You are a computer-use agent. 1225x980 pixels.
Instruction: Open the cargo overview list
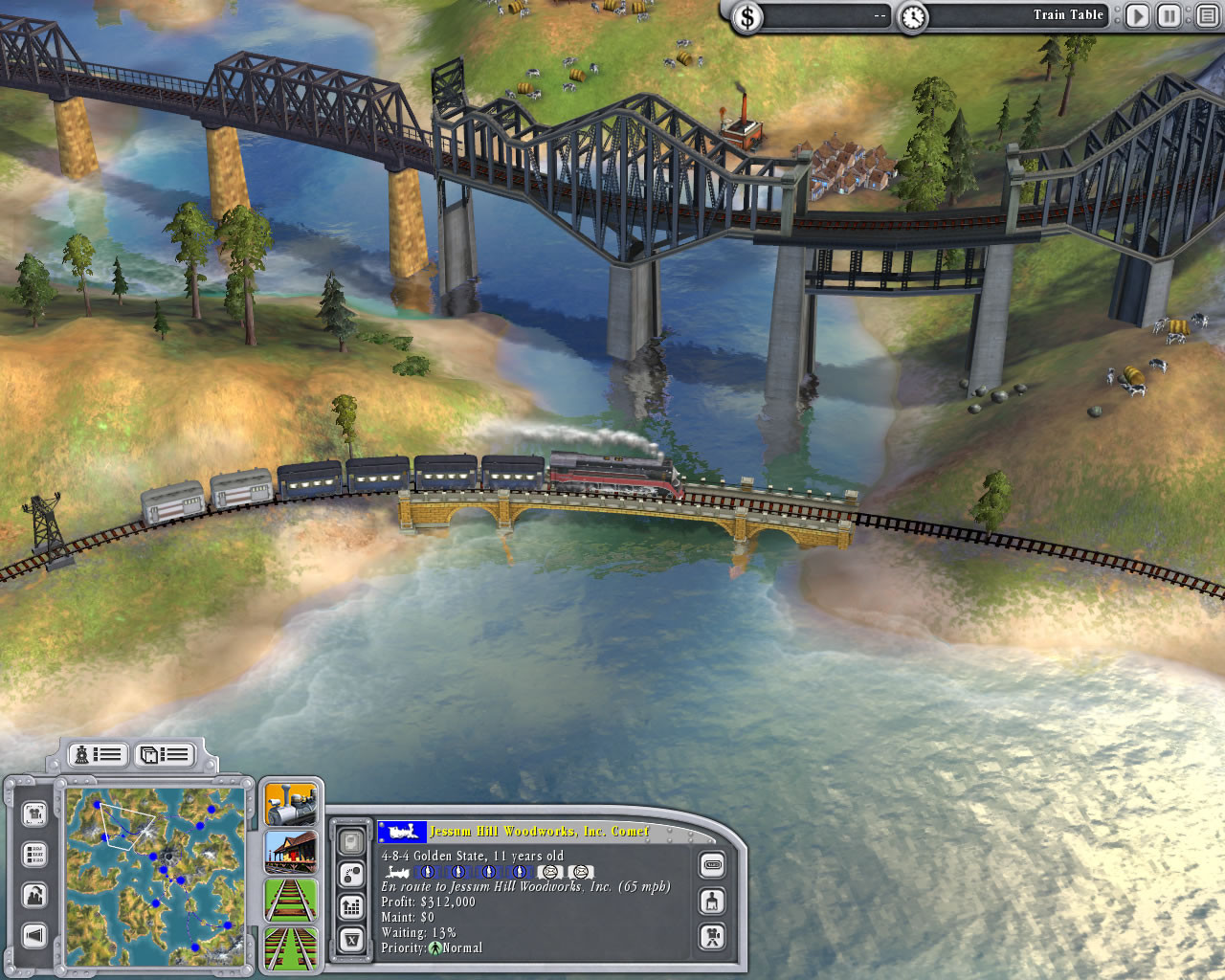[x=164, y=754]
